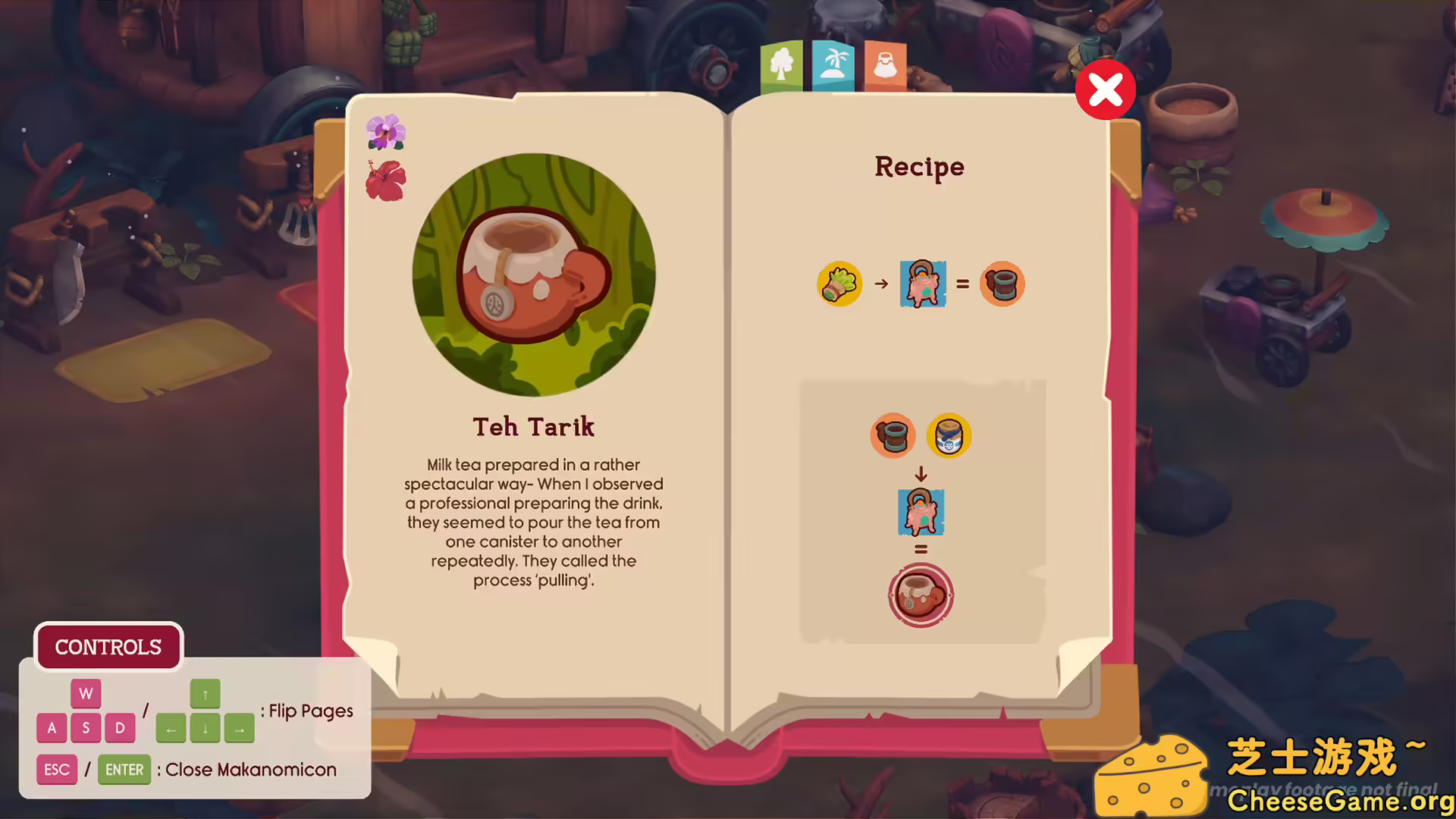Viewport: 1456px width, 819px height.
Task: Click the CONTROLS header badge
Action: [x=108, y=647]
